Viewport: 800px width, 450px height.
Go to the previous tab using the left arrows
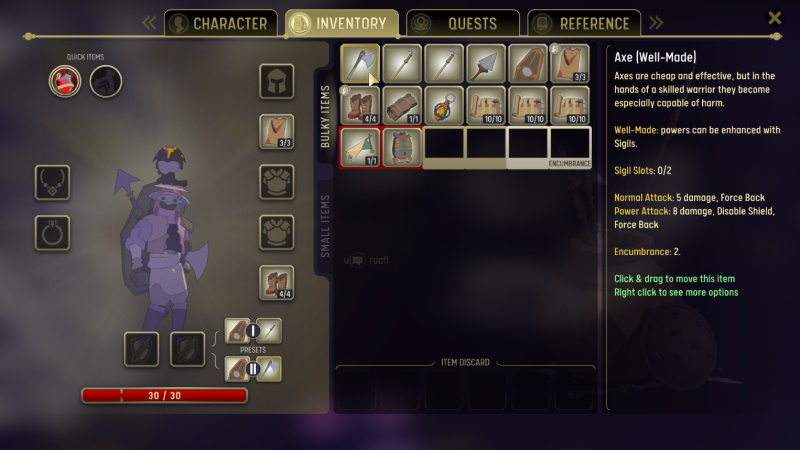click(148, 23)
